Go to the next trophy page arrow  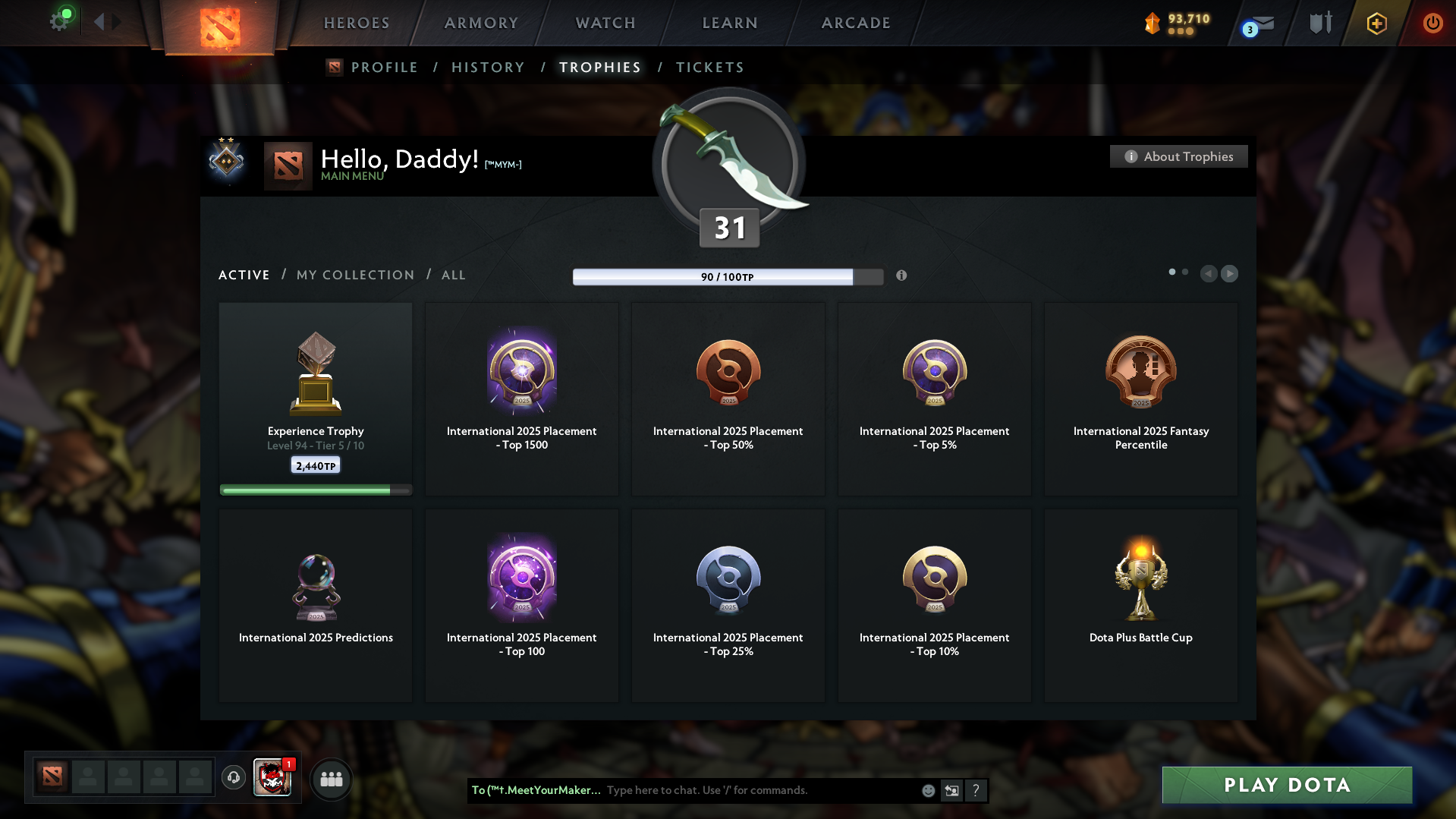(1230, 273)
